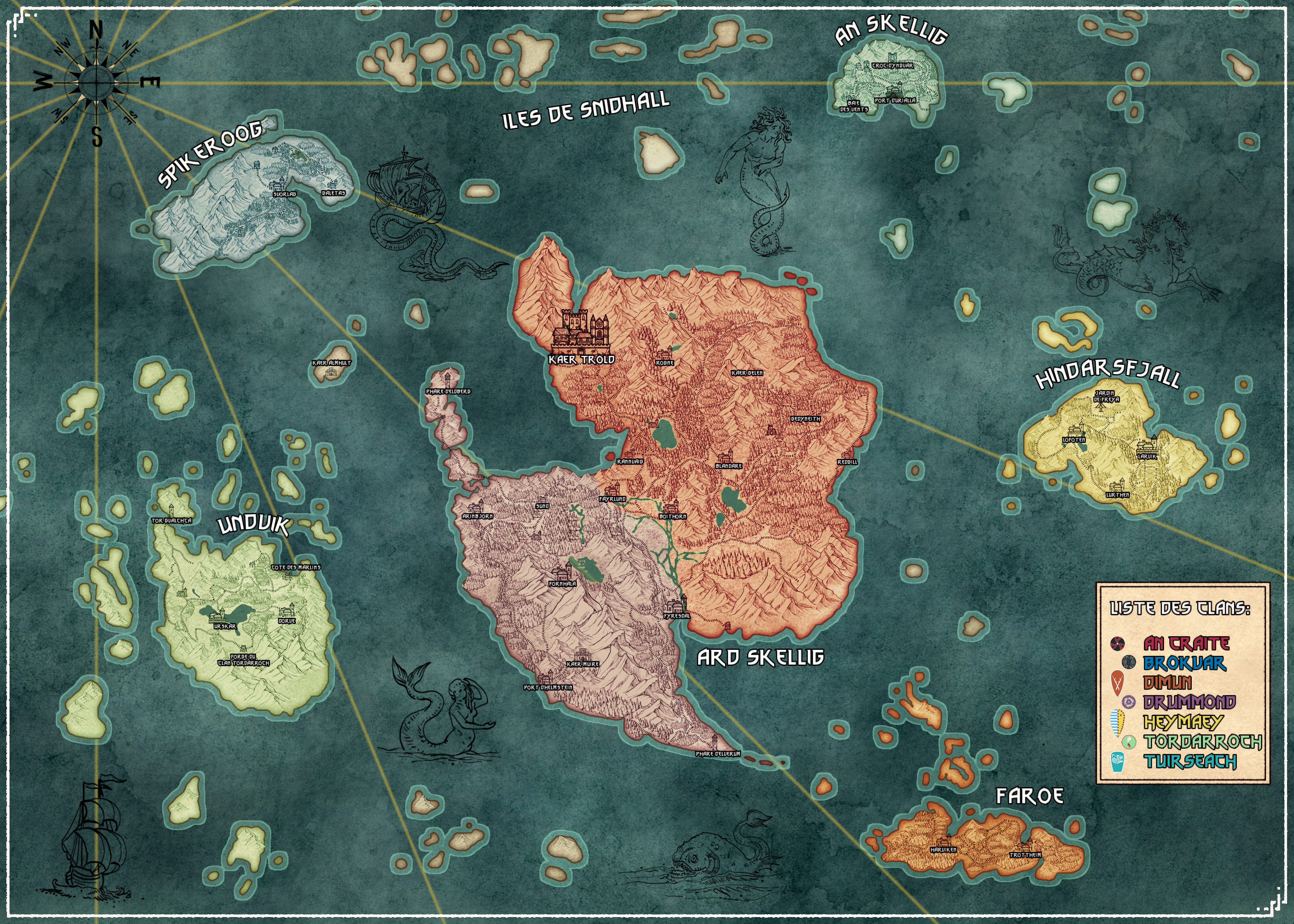Select the An Craite clan legend entry
The height and width of the screenshot is (924, 1294).
coord(1186,644)
